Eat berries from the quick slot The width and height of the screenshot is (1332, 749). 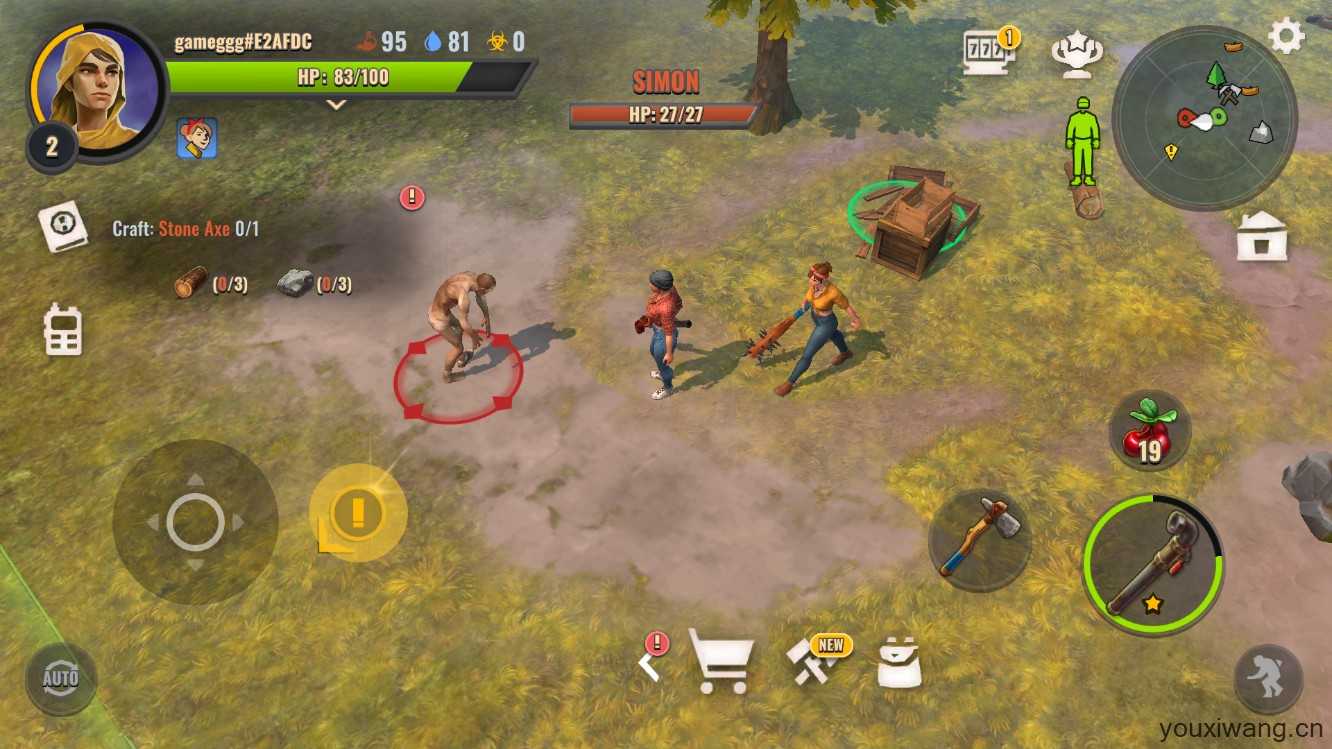click(x=1149, y=431)
